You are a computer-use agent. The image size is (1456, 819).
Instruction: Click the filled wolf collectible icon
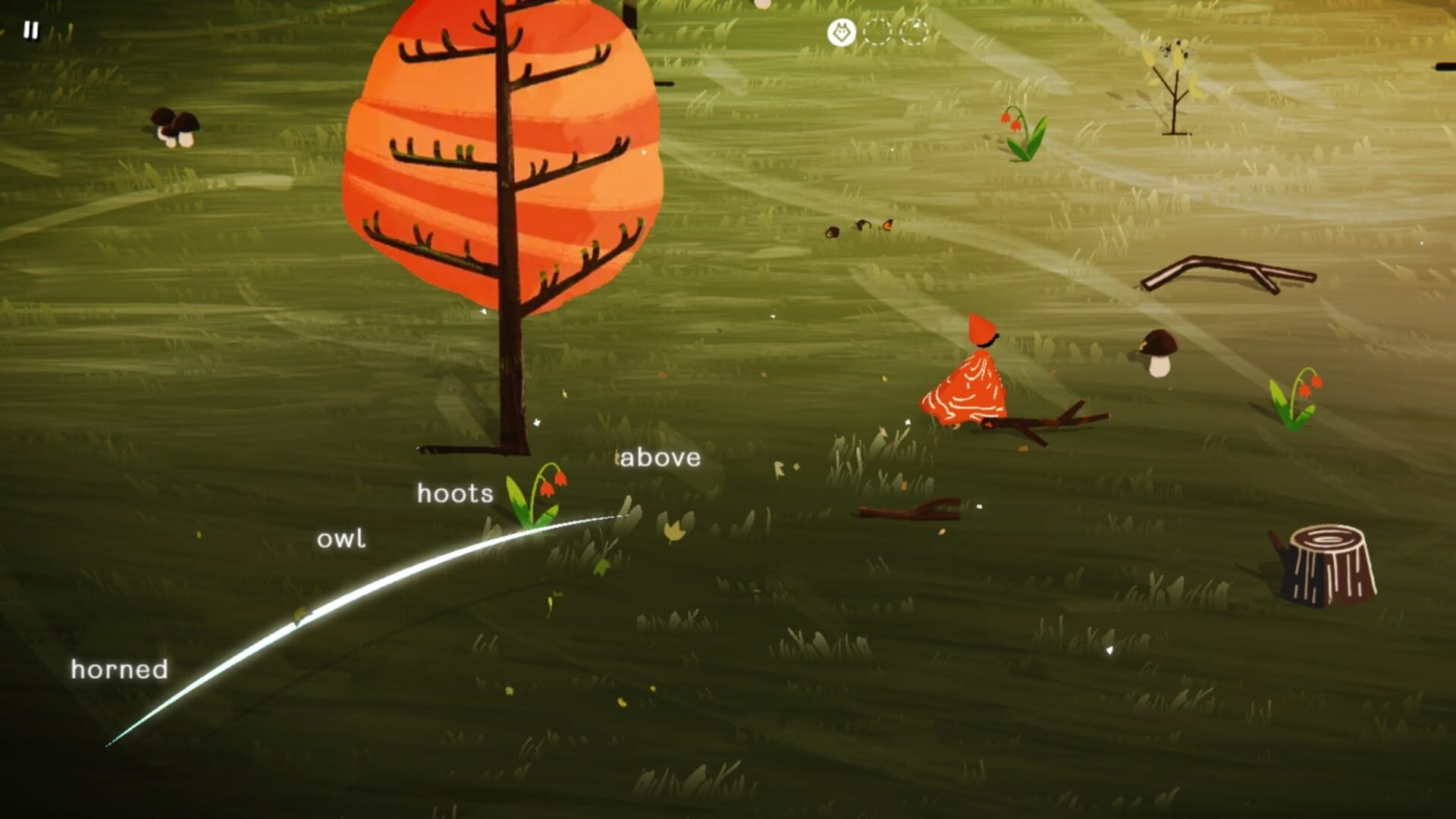(x=841, y=33)
